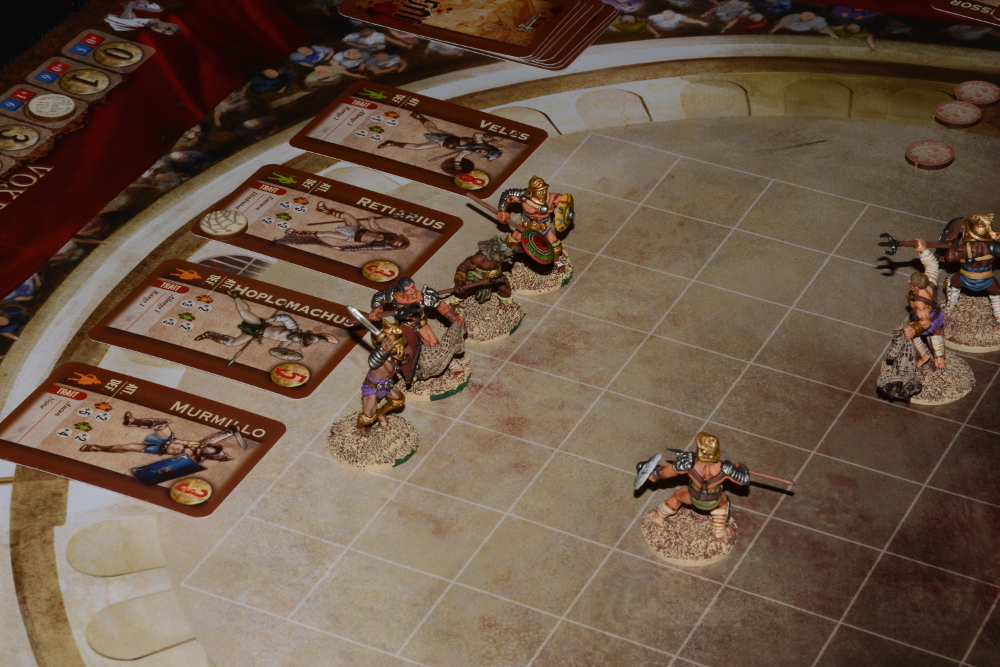The height and width of the screenshot is (667, 1000).
Task: Select the Veles gladiator card
Action: coord(420,138)
